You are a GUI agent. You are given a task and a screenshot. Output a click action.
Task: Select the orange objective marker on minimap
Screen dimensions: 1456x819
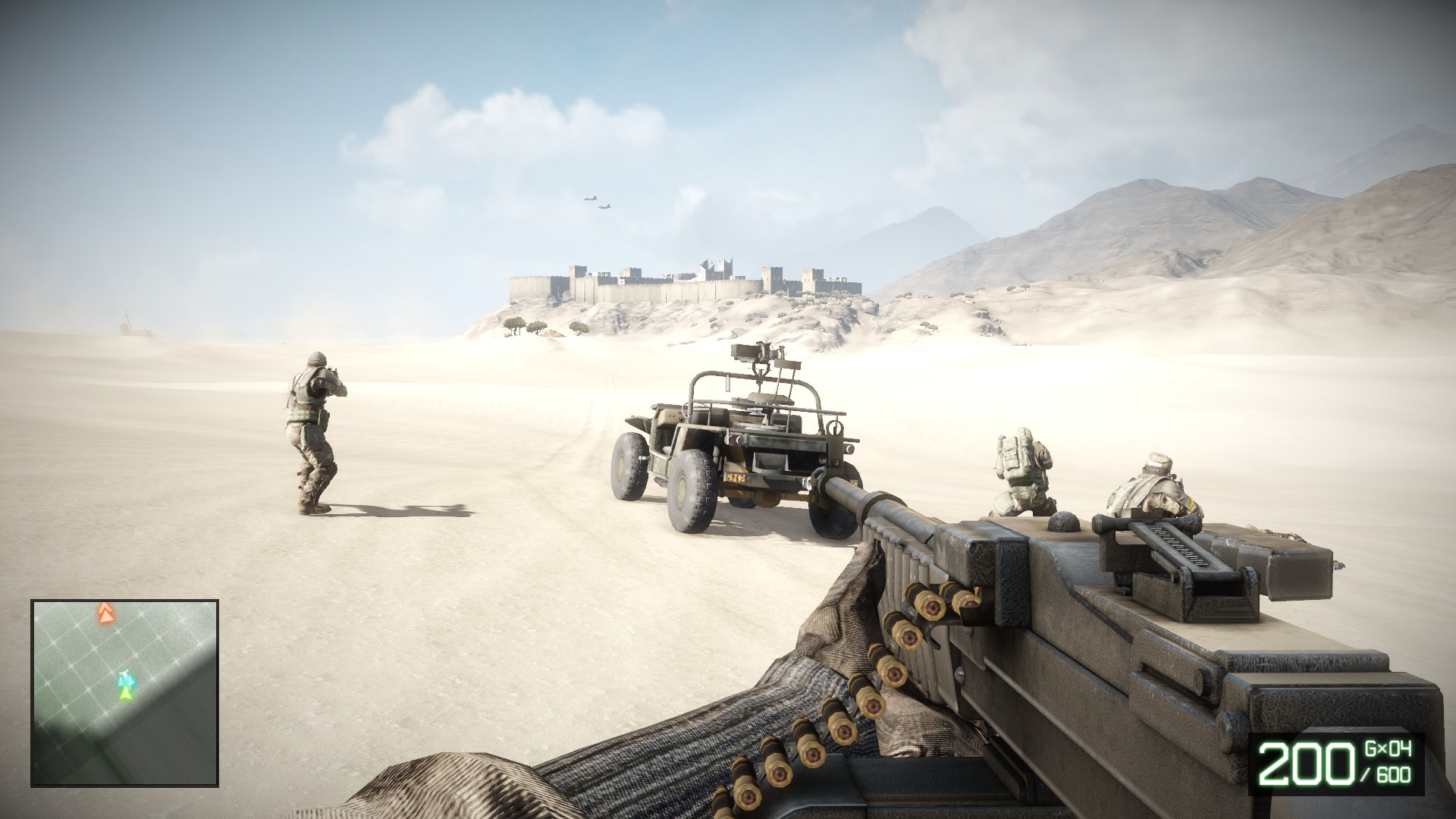click(x=104, y=613)
